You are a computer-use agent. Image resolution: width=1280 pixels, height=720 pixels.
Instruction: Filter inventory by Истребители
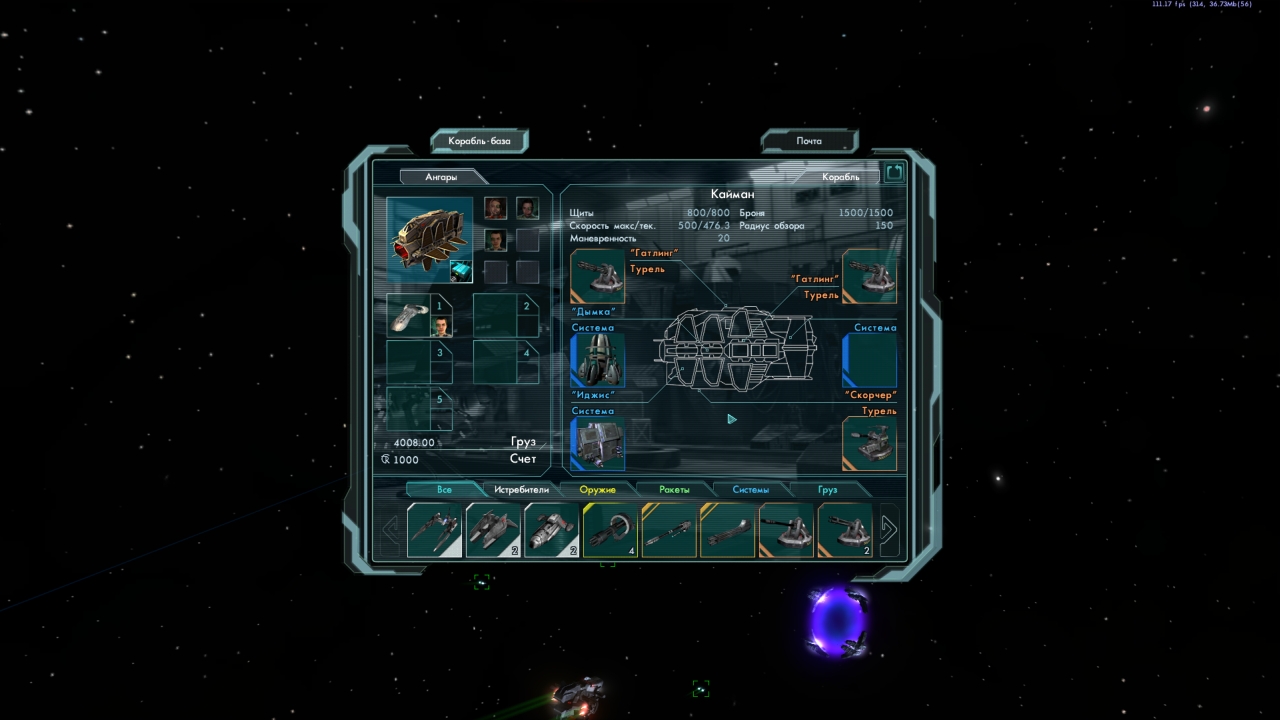(x=521, y=490)
